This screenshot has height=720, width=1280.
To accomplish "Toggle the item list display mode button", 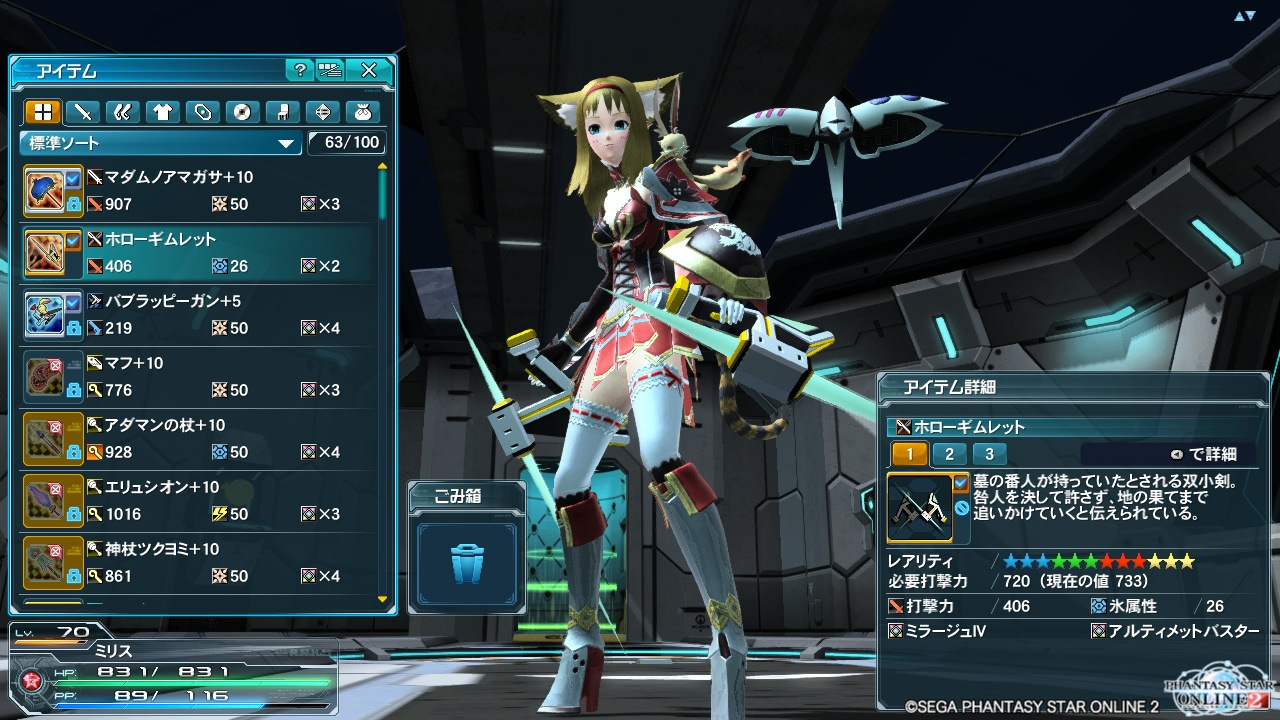I will click(330, 70).
